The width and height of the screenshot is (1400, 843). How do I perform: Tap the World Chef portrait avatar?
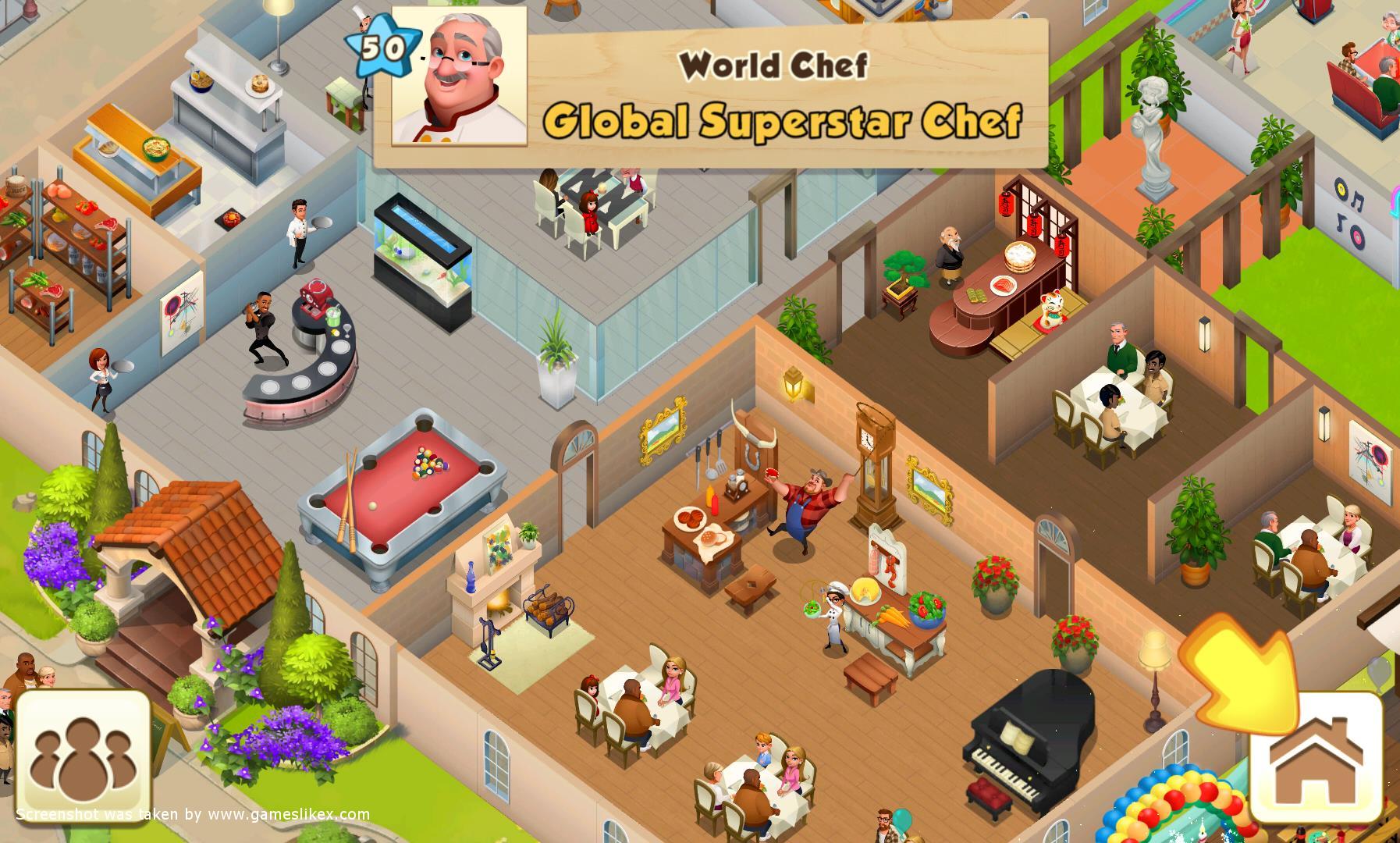point(459,76)
